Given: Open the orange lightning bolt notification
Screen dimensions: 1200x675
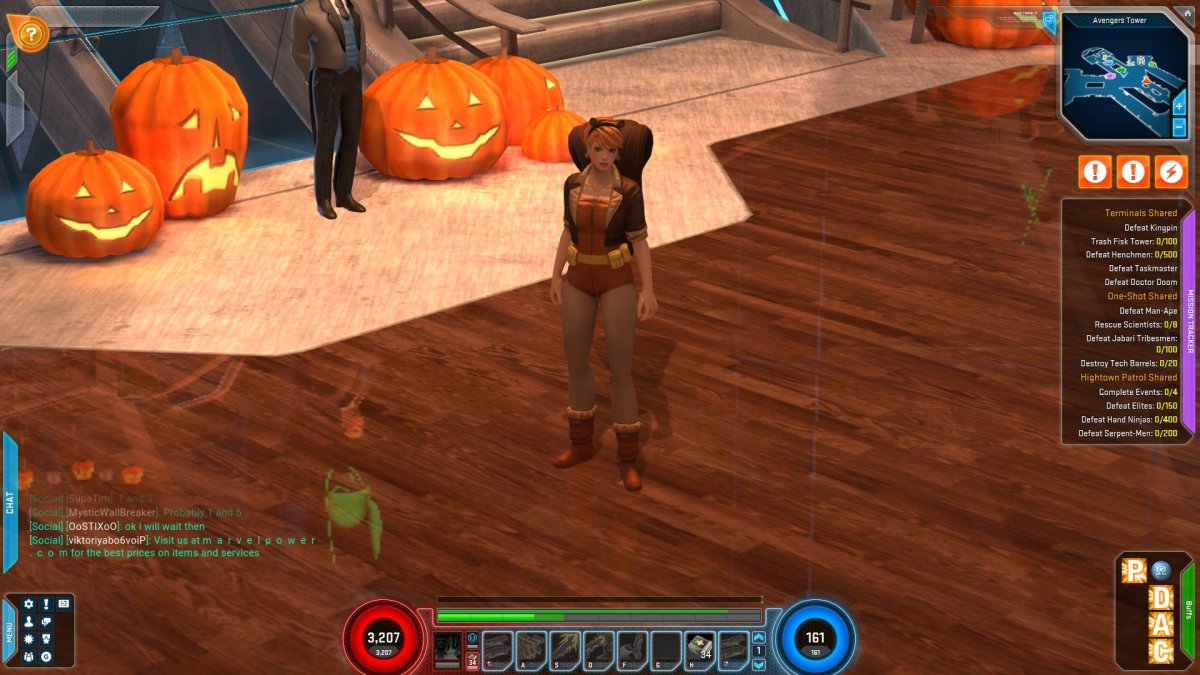Looking at the screenshot, I should [x=1169, y=172].
